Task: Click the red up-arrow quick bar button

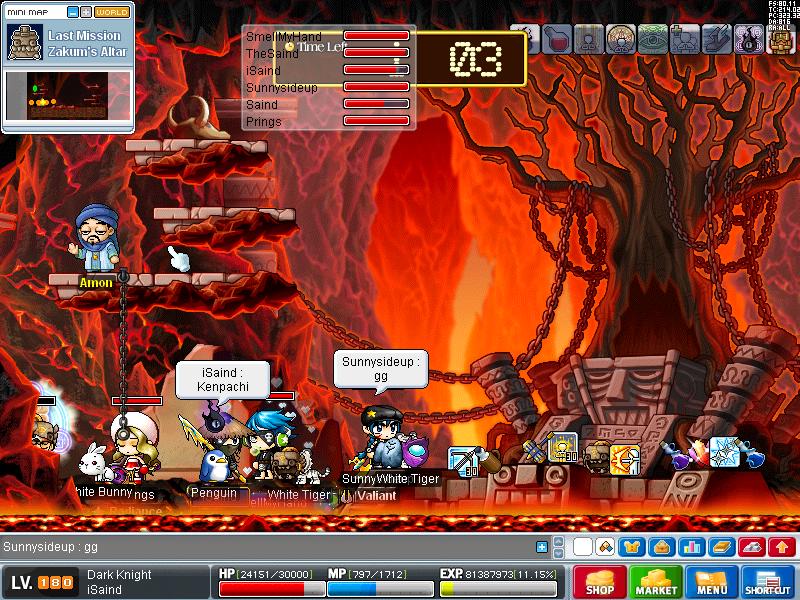Action: (x=781, y=547)
